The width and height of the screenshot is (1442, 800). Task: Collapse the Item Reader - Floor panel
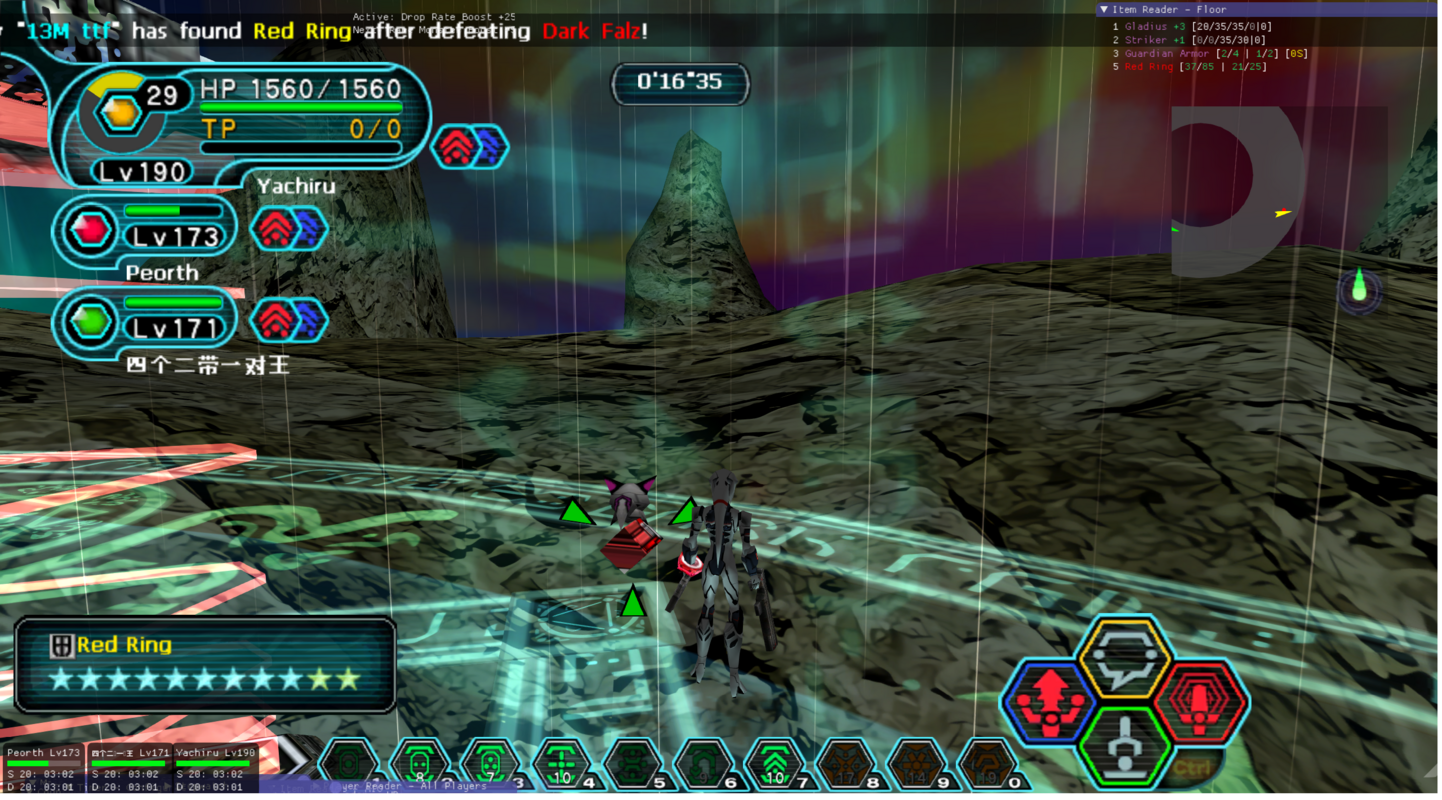click(1104, 10)
